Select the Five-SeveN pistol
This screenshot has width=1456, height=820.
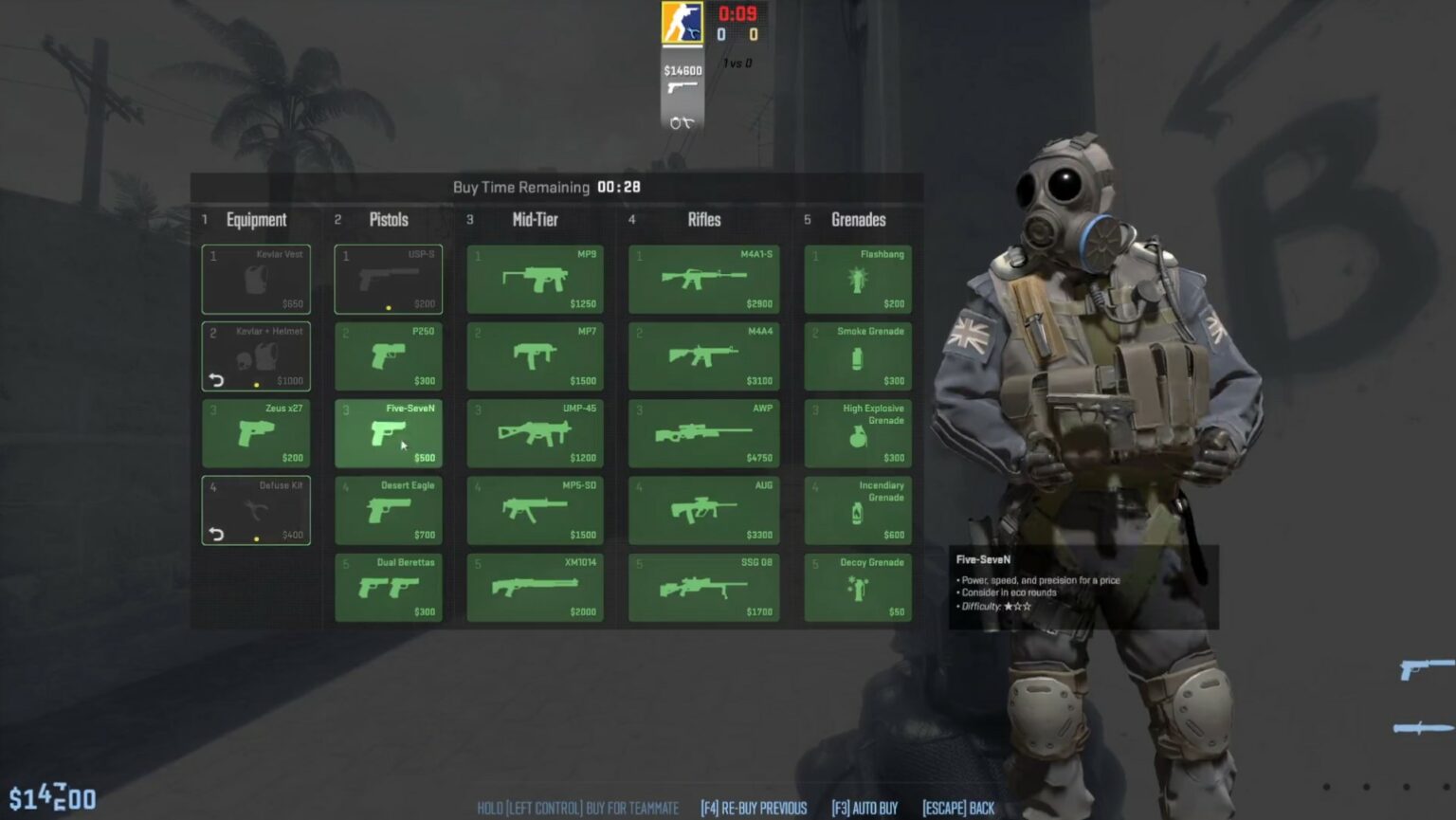[389, 432]
